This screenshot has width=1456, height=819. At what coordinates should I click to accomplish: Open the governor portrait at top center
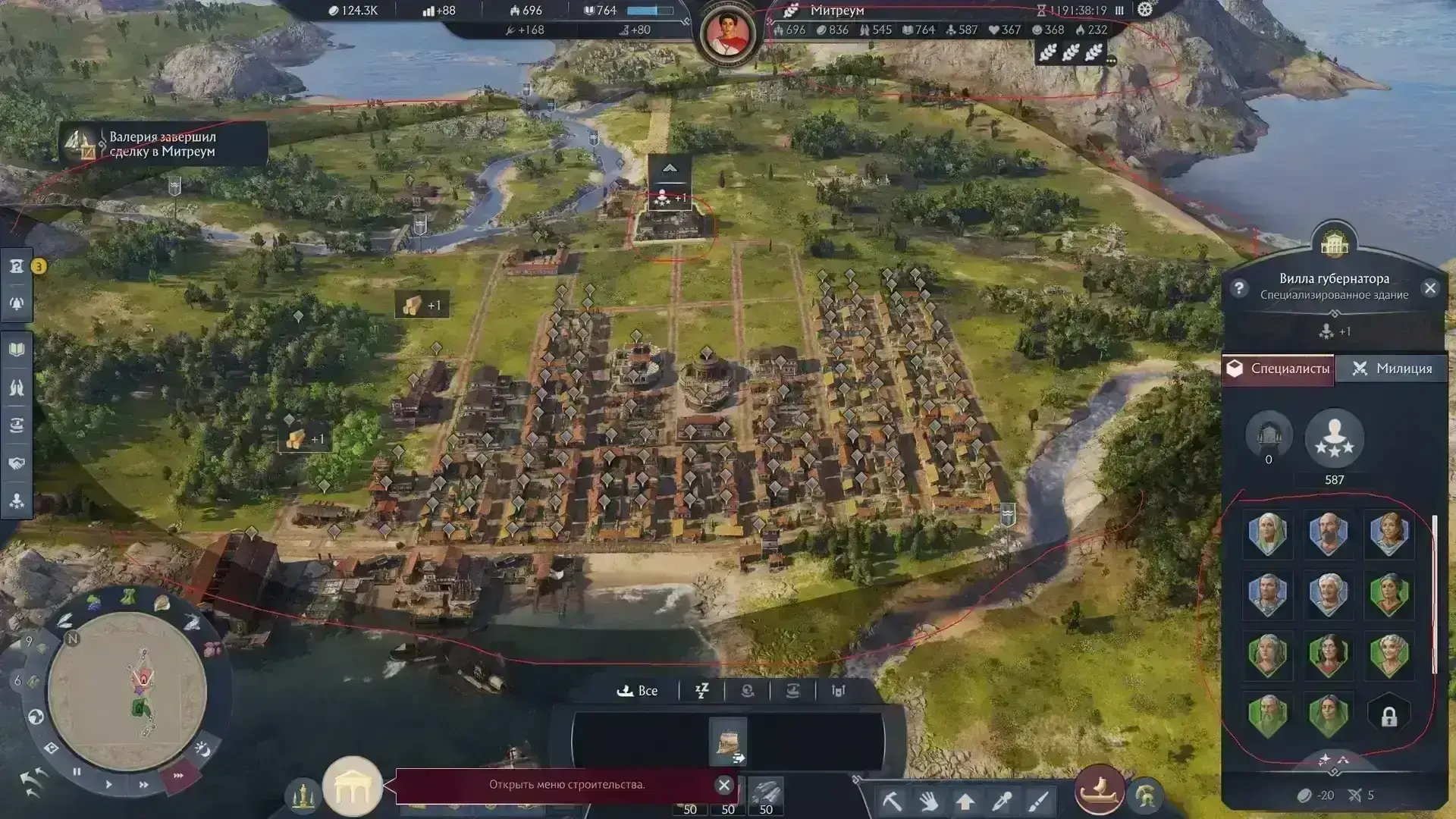727,33
